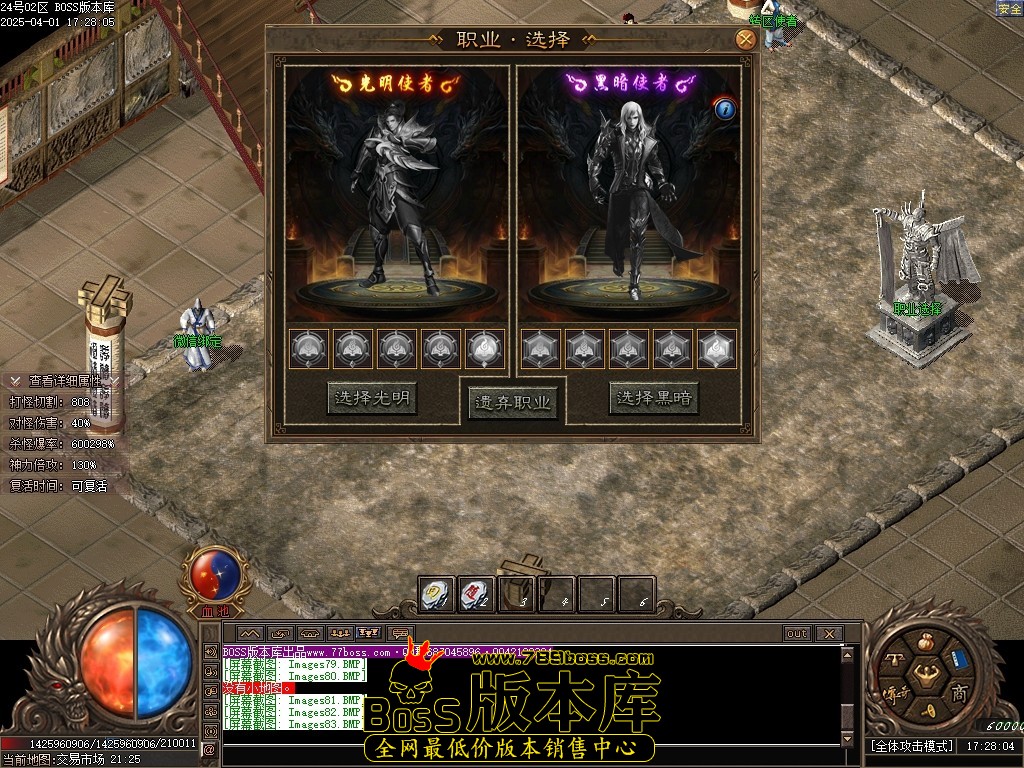Image resolution: width=1024 pixels, height=768 pixels.
Task: Click the 遗弃职业 abandon class button
Action: click(x=513, y=403)
